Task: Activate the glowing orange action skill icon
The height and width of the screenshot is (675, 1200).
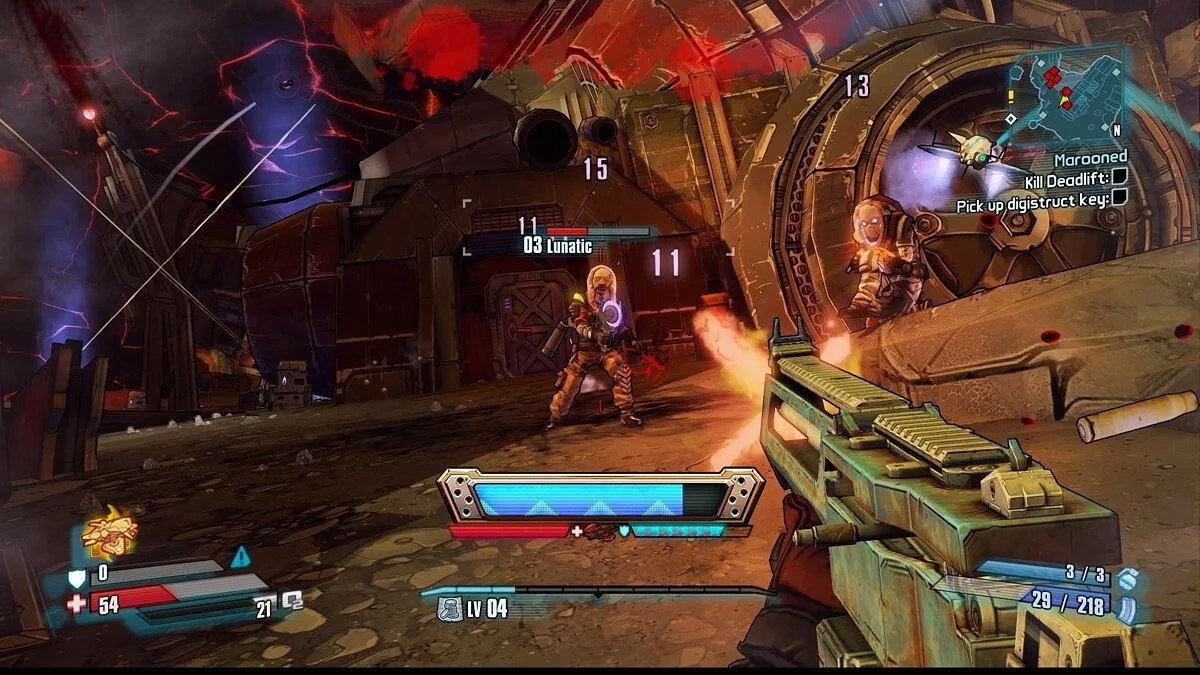Action: coord(109,530)
